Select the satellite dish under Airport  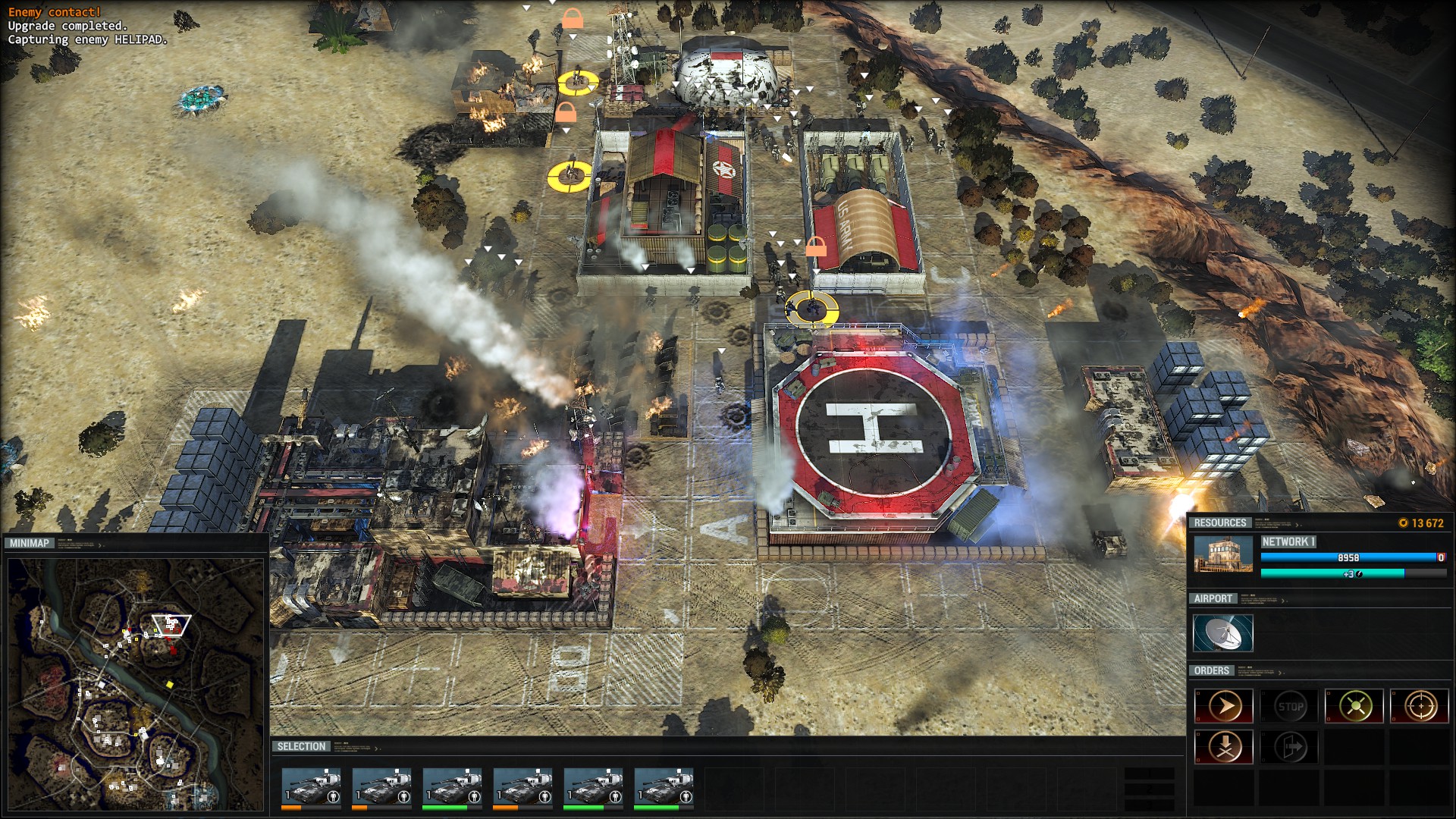pos(1222,633)
